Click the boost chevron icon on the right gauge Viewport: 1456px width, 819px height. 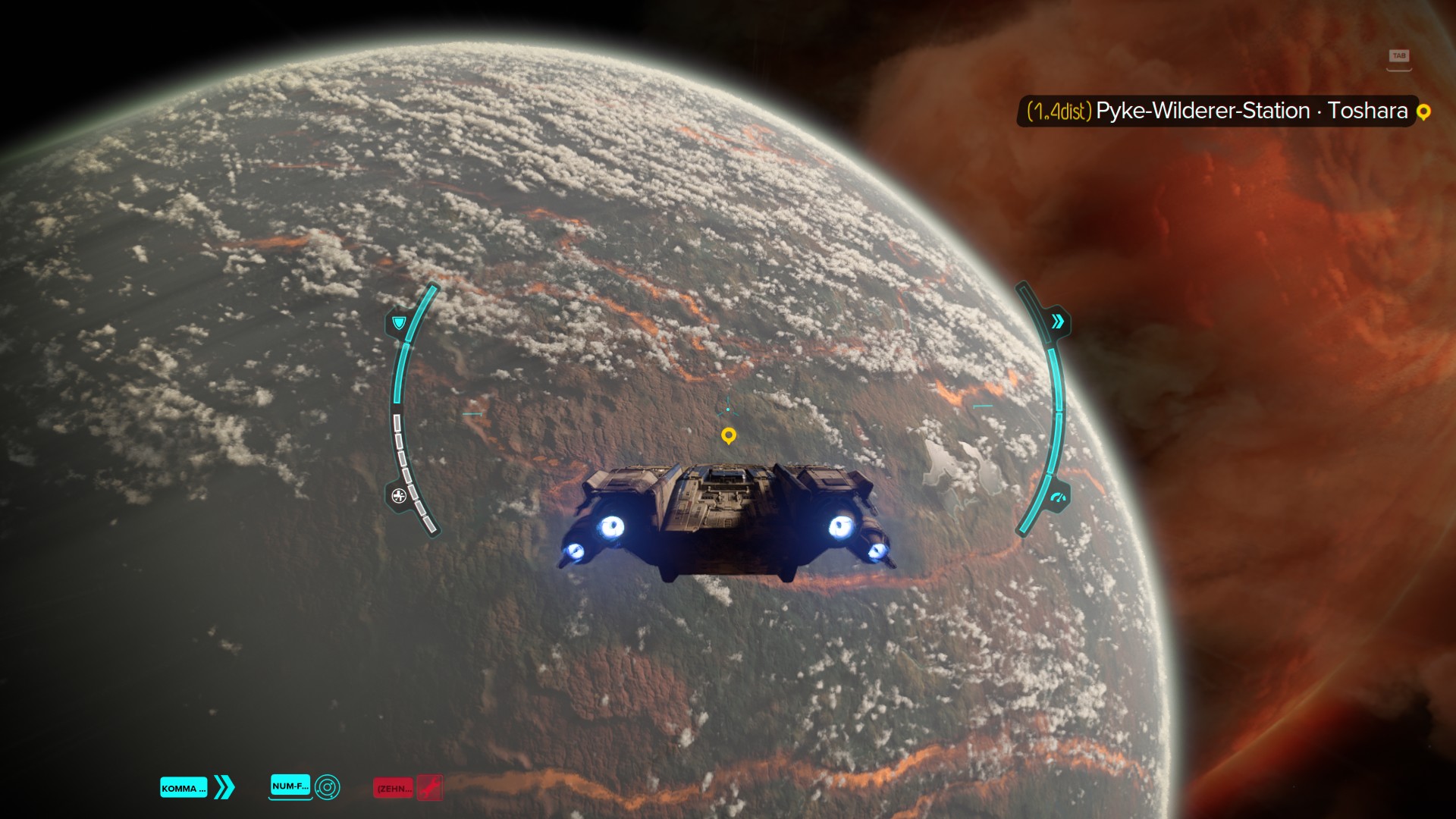pos(1057,322)
